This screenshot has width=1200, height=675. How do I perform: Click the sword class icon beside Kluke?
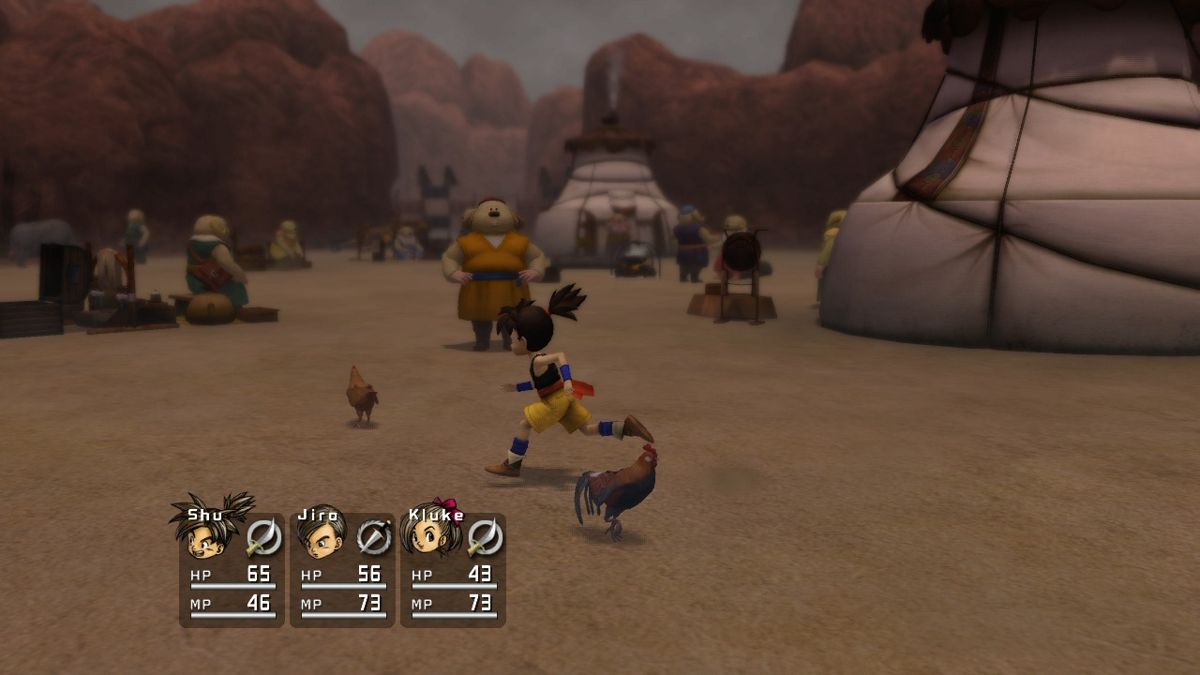point(484,537)
